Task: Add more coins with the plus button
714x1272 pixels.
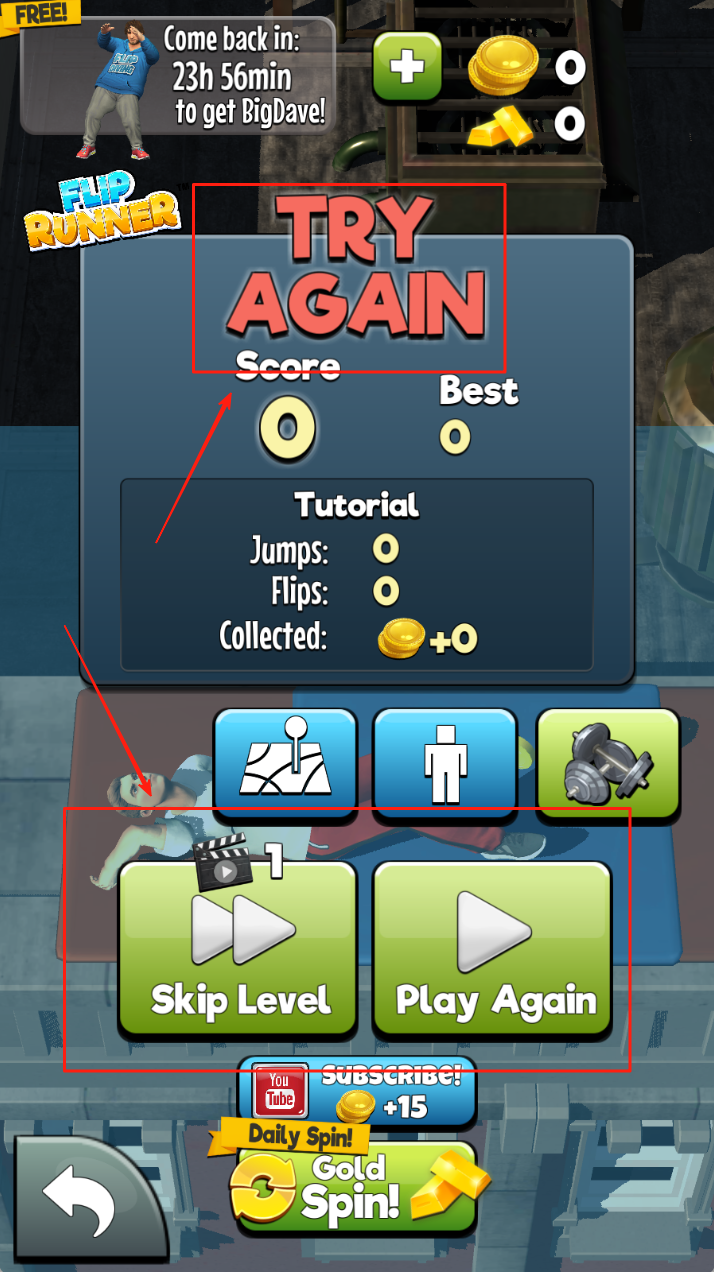Action: [x=407, y=67]
